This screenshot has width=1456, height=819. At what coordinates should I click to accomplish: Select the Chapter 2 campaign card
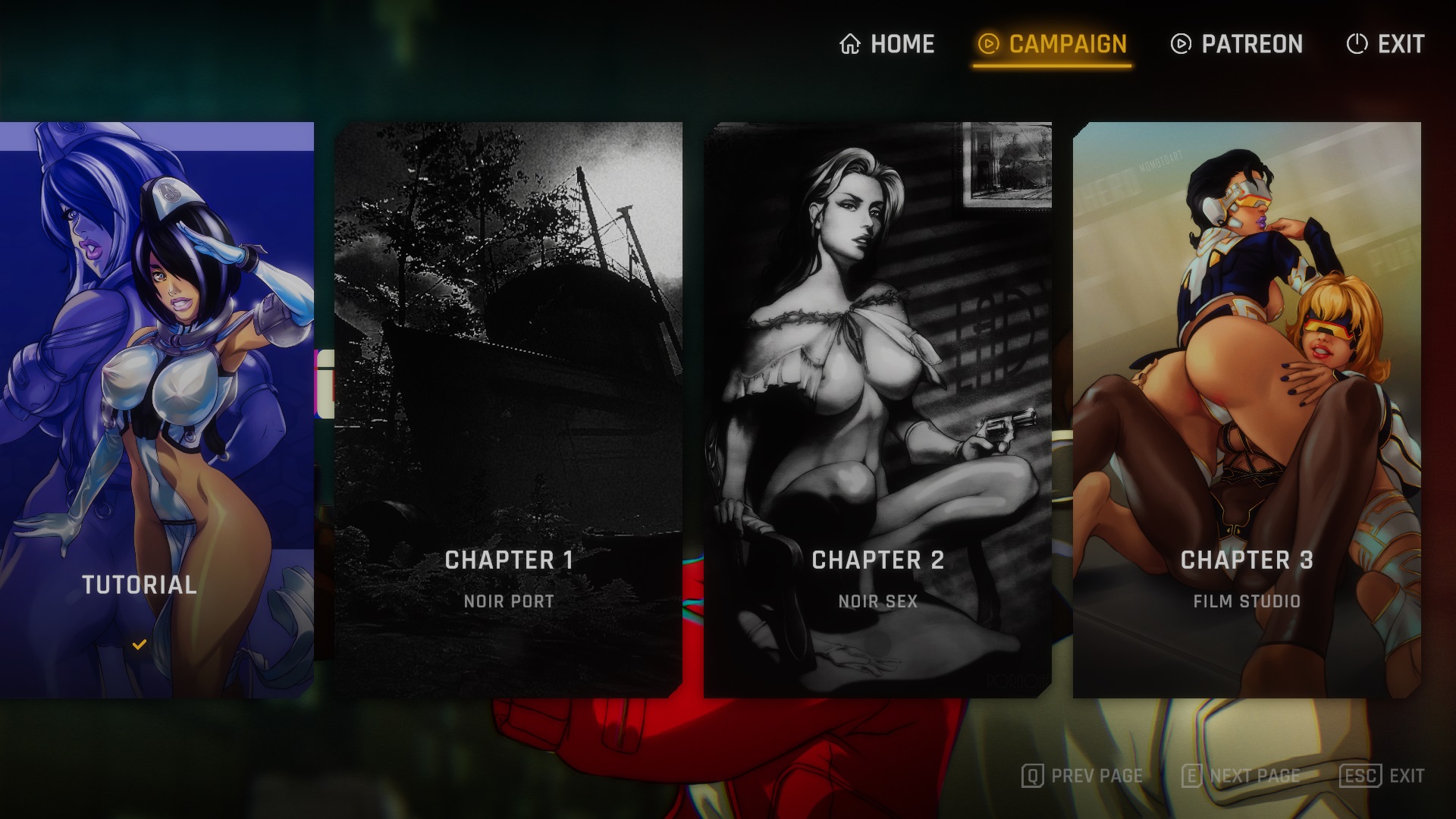click(877, 409)
